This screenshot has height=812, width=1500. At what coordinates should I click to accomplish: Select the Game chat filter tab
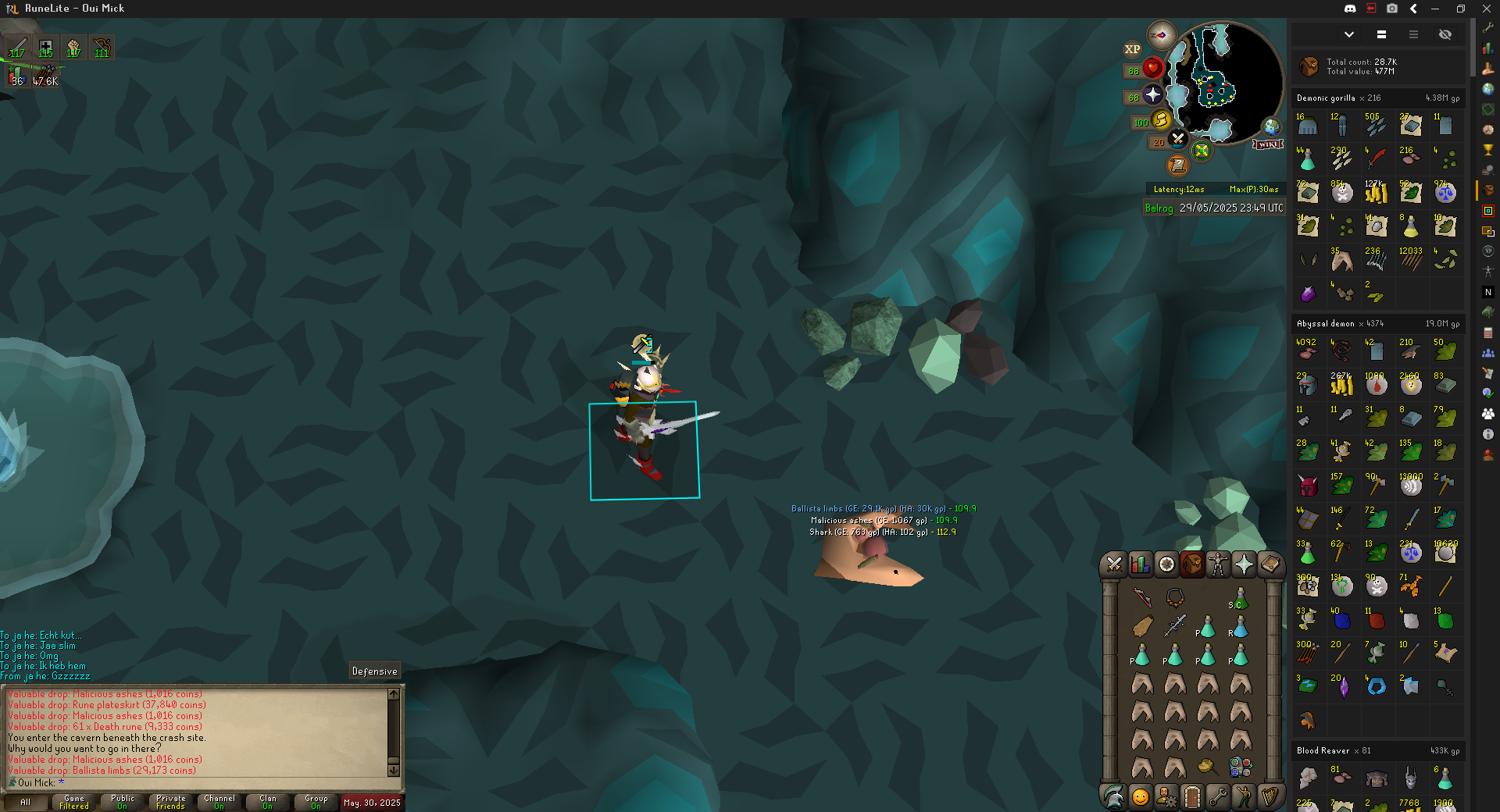[x=74, y=802]
